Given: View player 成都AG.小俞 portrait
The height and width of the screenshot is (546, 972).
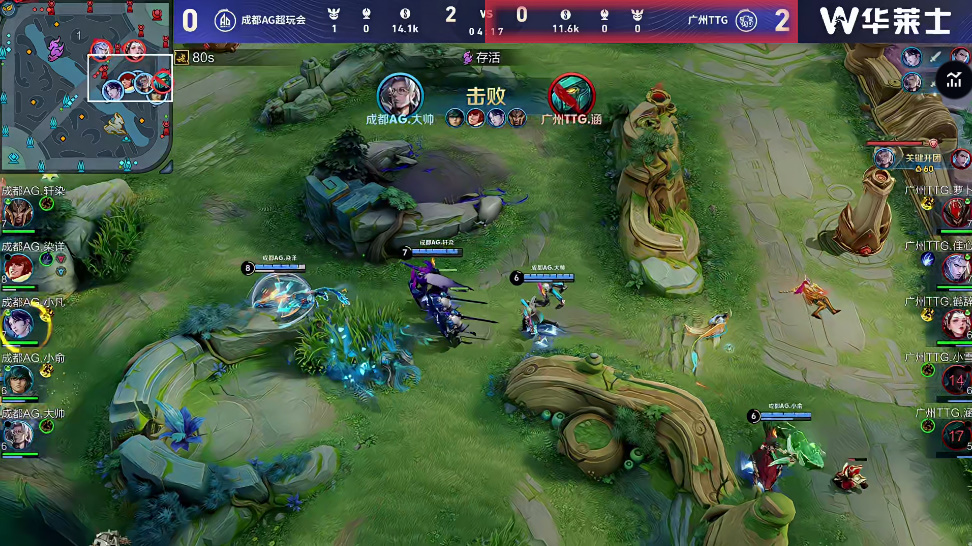Looking at the screenshot, I should 17,380.
